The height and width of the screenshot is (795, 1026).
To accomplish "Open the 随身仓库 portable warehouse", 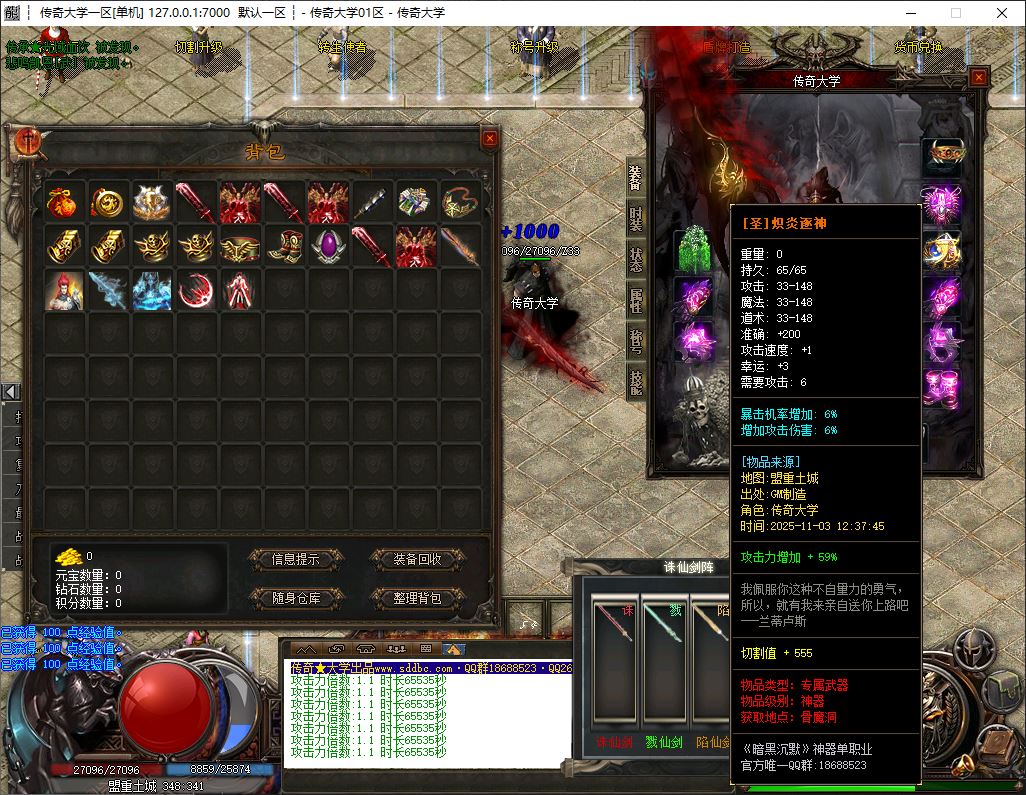I will pos(295,598).
